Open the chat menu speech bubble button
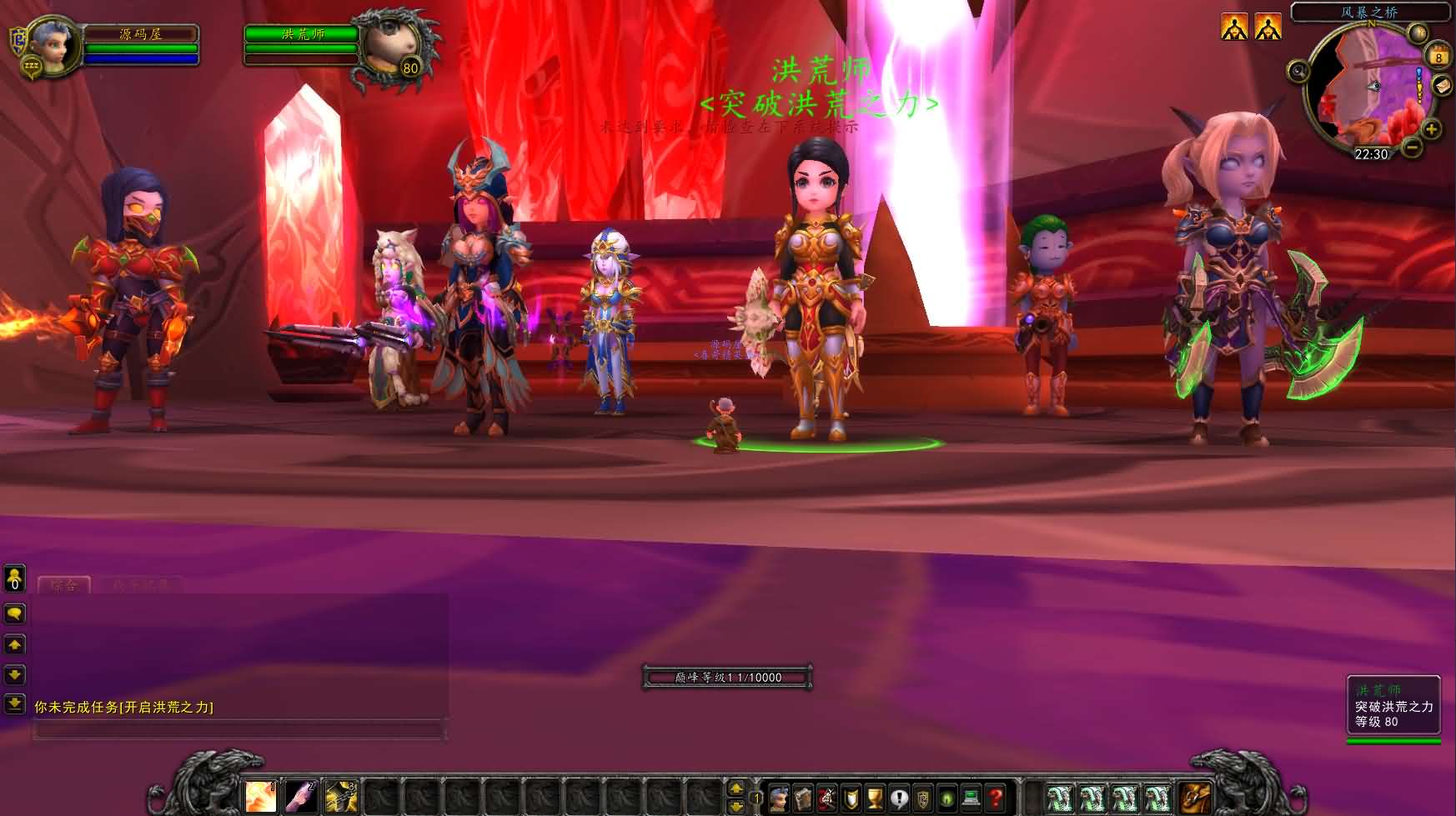Viewport: 1456px width, 816px height. (x=15, y=614)
